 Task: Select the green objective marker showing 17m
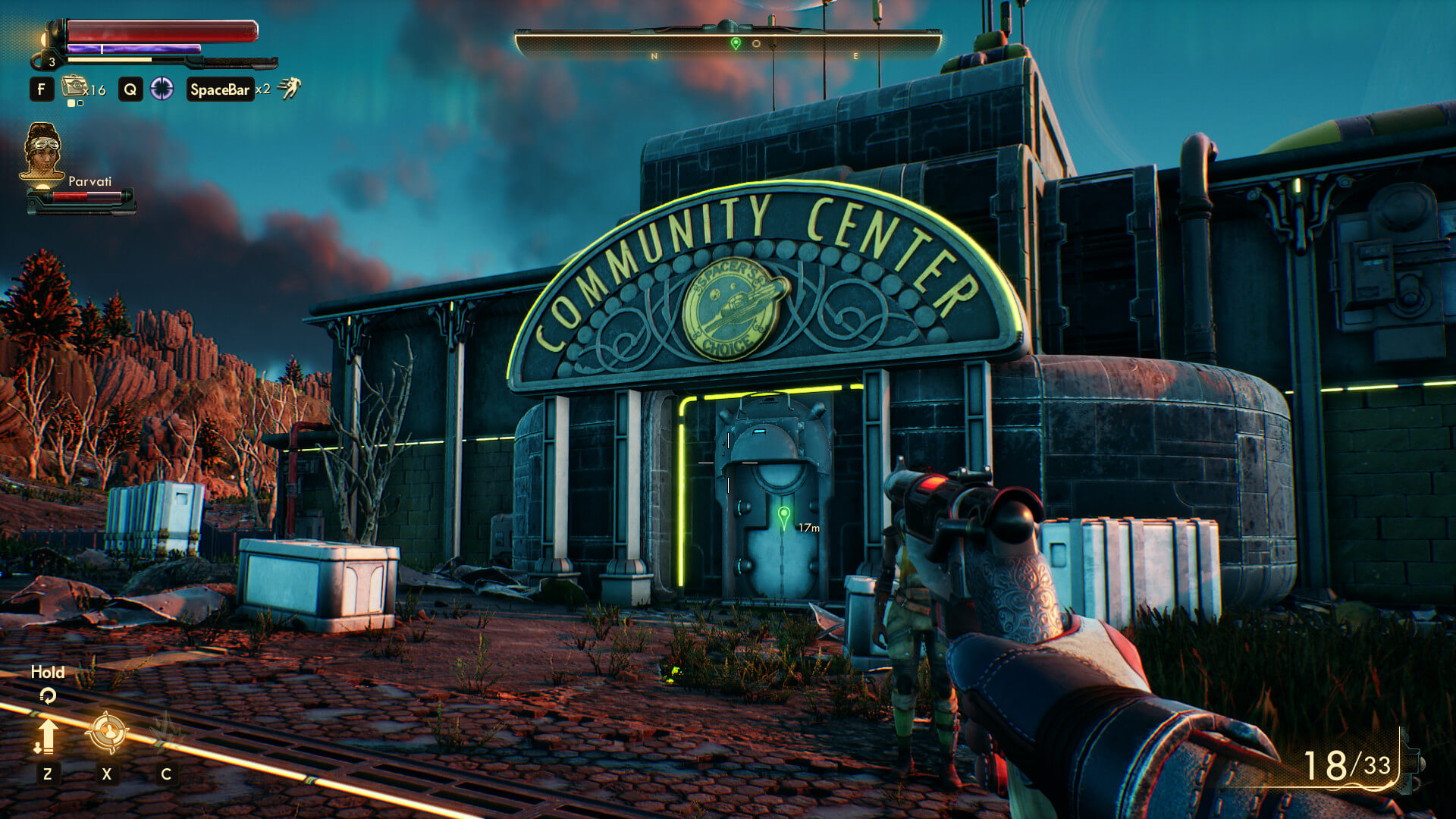(784, 518)
